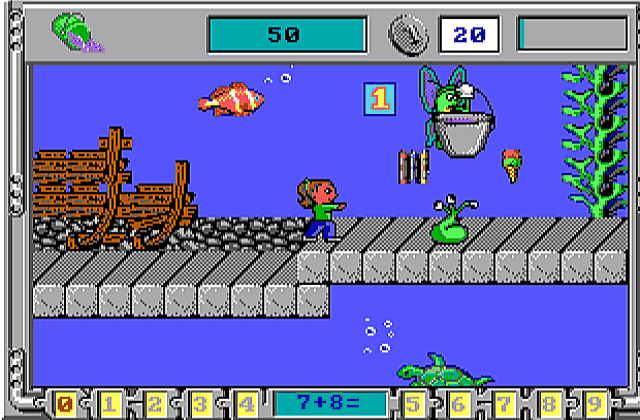Pick the number 7 answer tile

tap(501, 404)
